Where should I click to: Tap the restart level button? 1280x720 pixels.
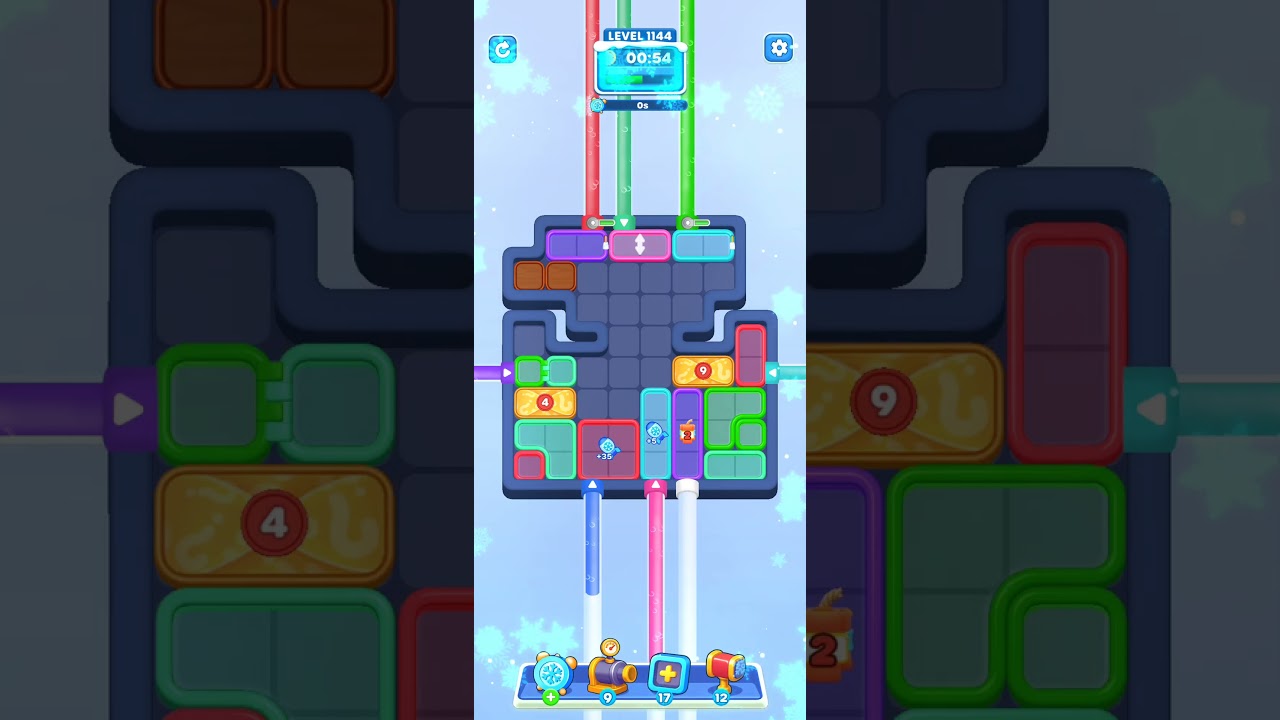502,48
